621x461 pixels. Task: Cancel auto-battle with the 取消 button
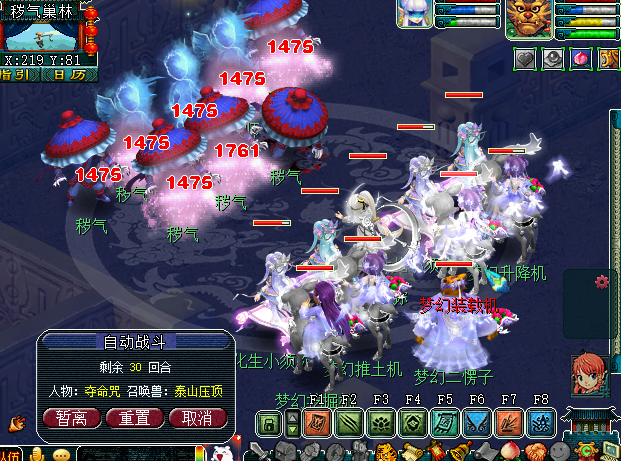coord(194,417)
